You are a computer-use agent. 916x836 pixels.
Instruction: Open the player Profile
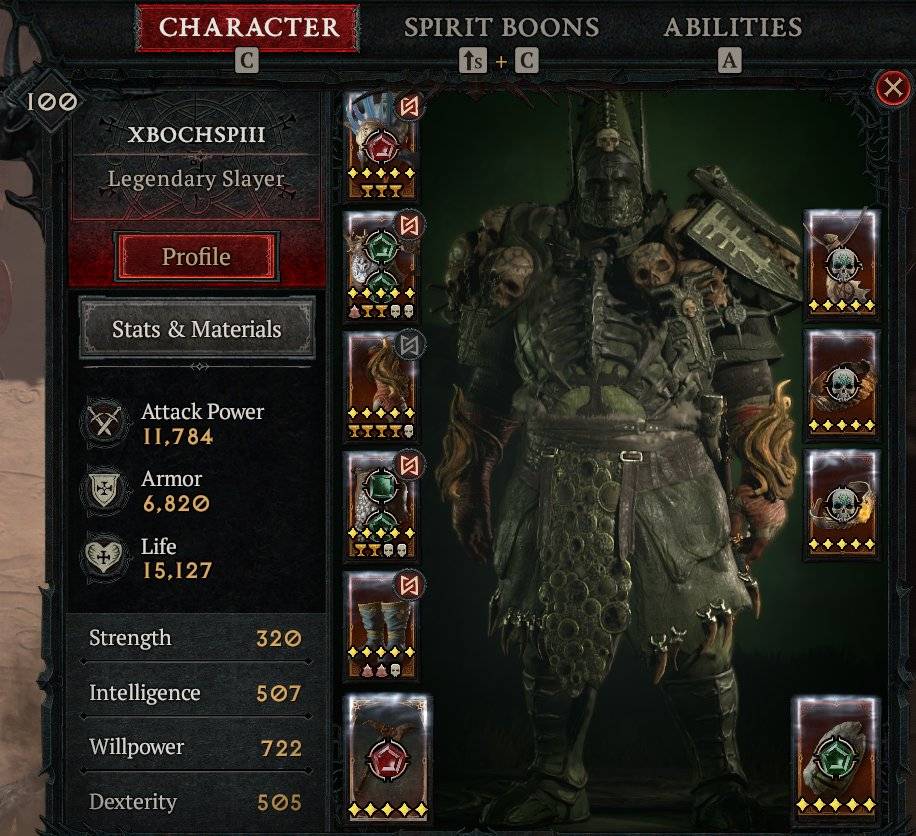click(196, 257)
